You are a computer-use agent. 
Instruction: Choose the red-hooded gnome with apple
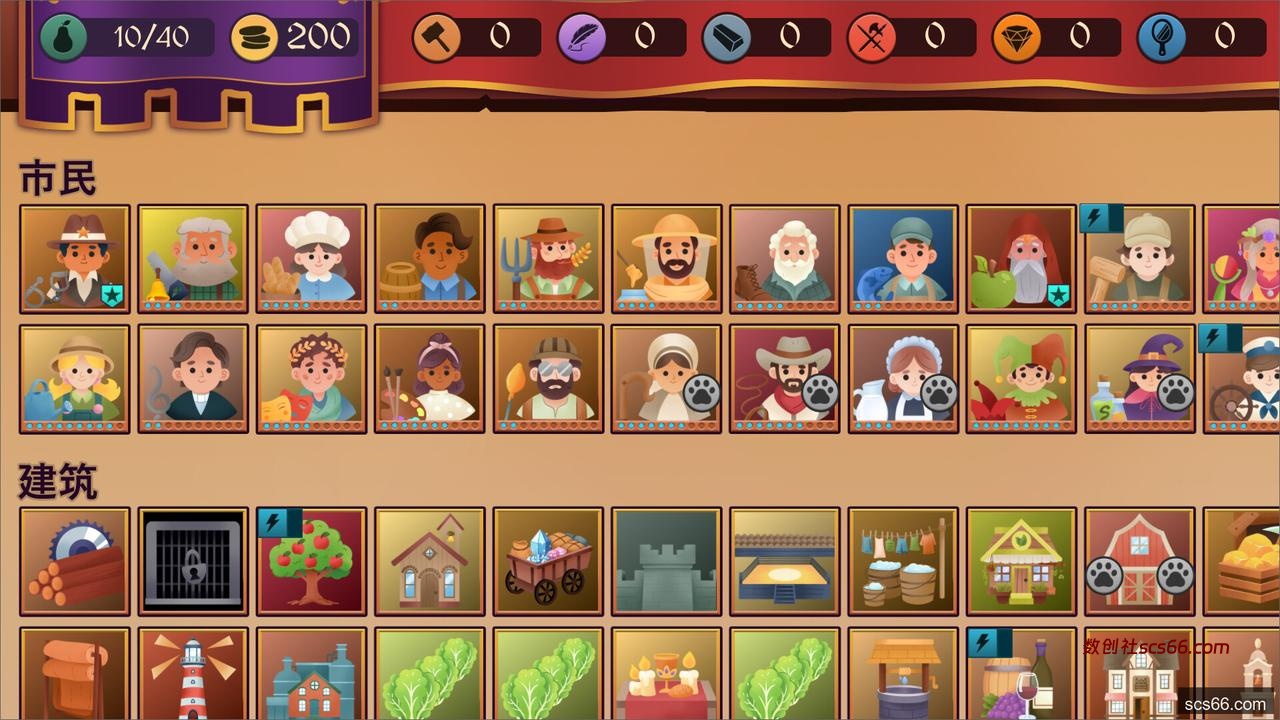1021,260
